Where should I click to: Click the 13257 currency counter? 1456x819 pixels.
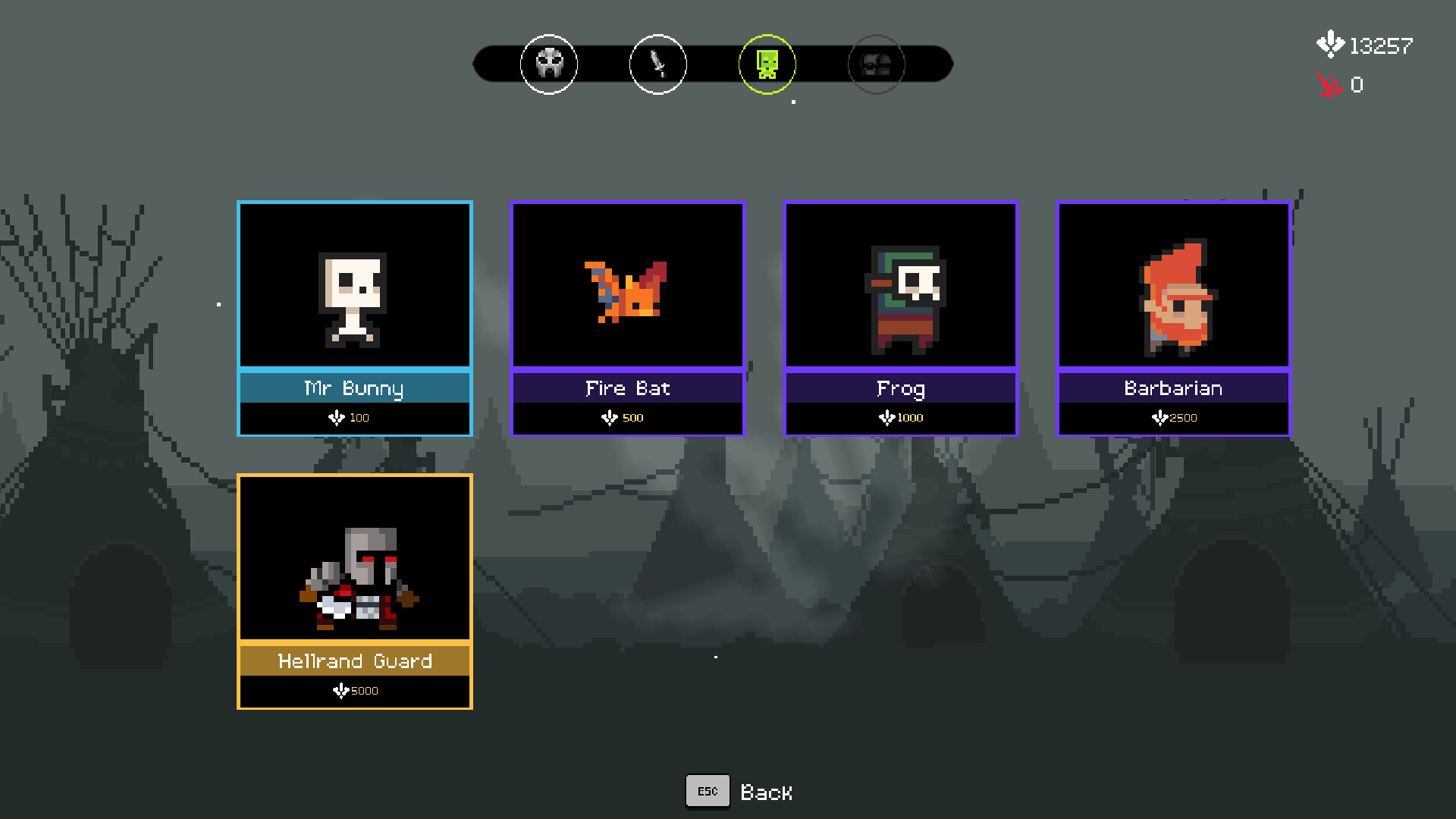[x=1380, y=44]
